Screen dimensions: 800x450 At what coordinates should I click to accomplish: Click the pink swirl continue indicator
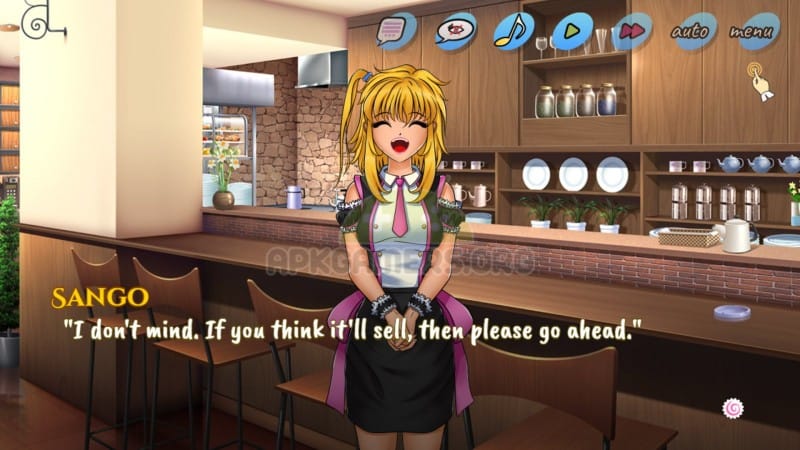coord(733,407)
